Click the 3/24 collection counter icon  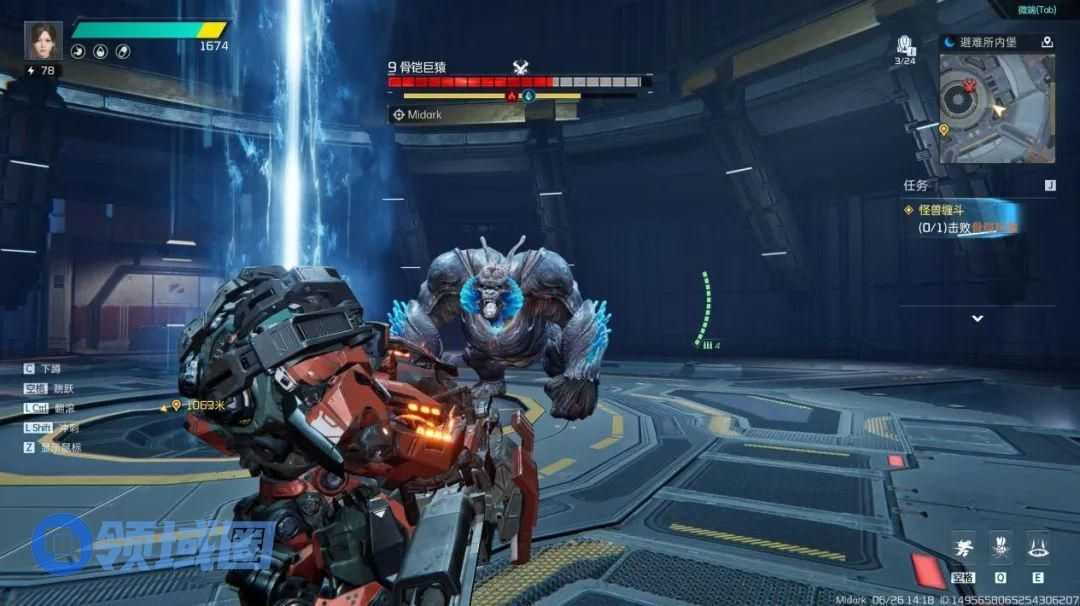pyautogui.click(x=905, y=45)
